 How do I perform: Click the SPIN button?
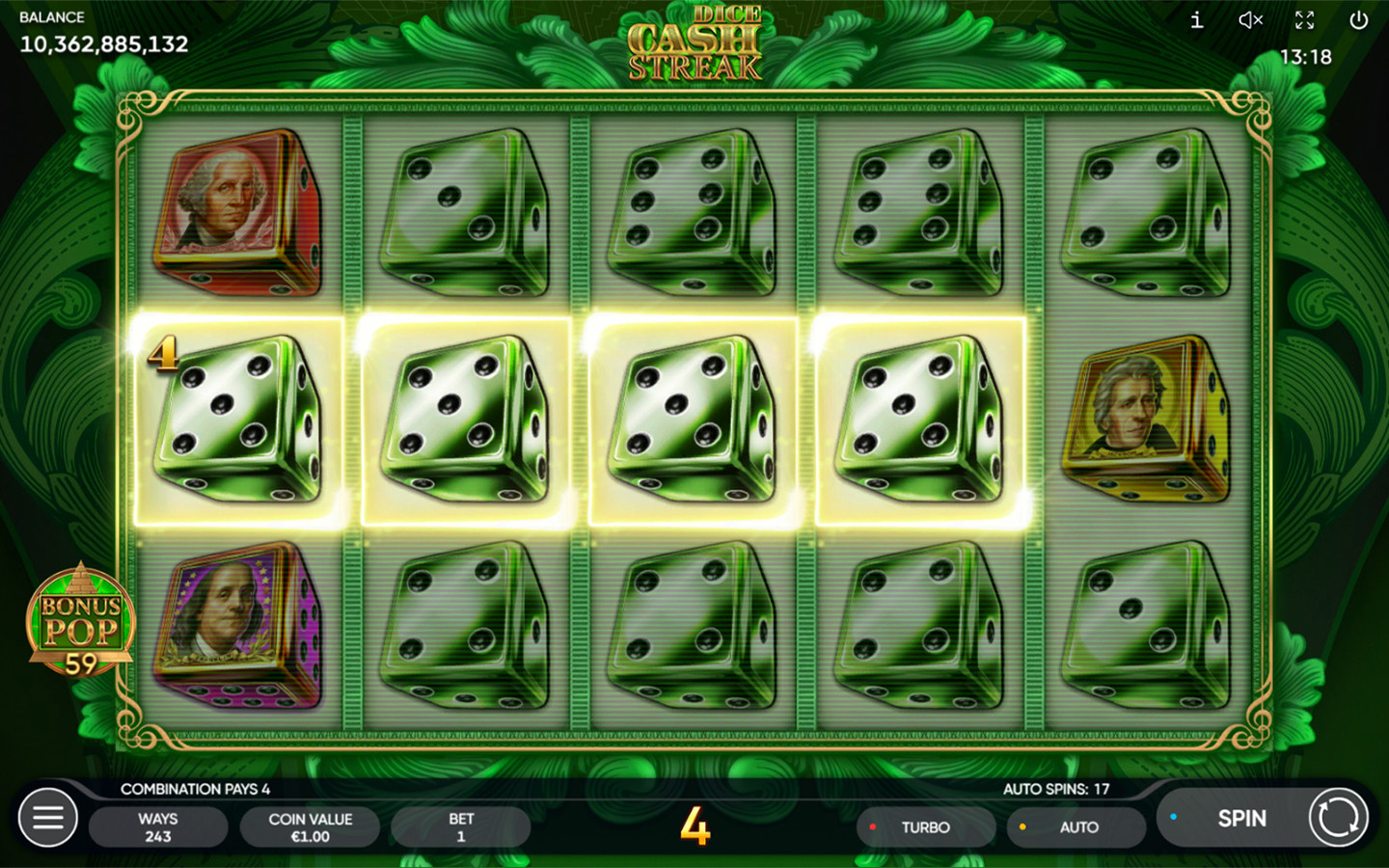[x=1240, y=819]
